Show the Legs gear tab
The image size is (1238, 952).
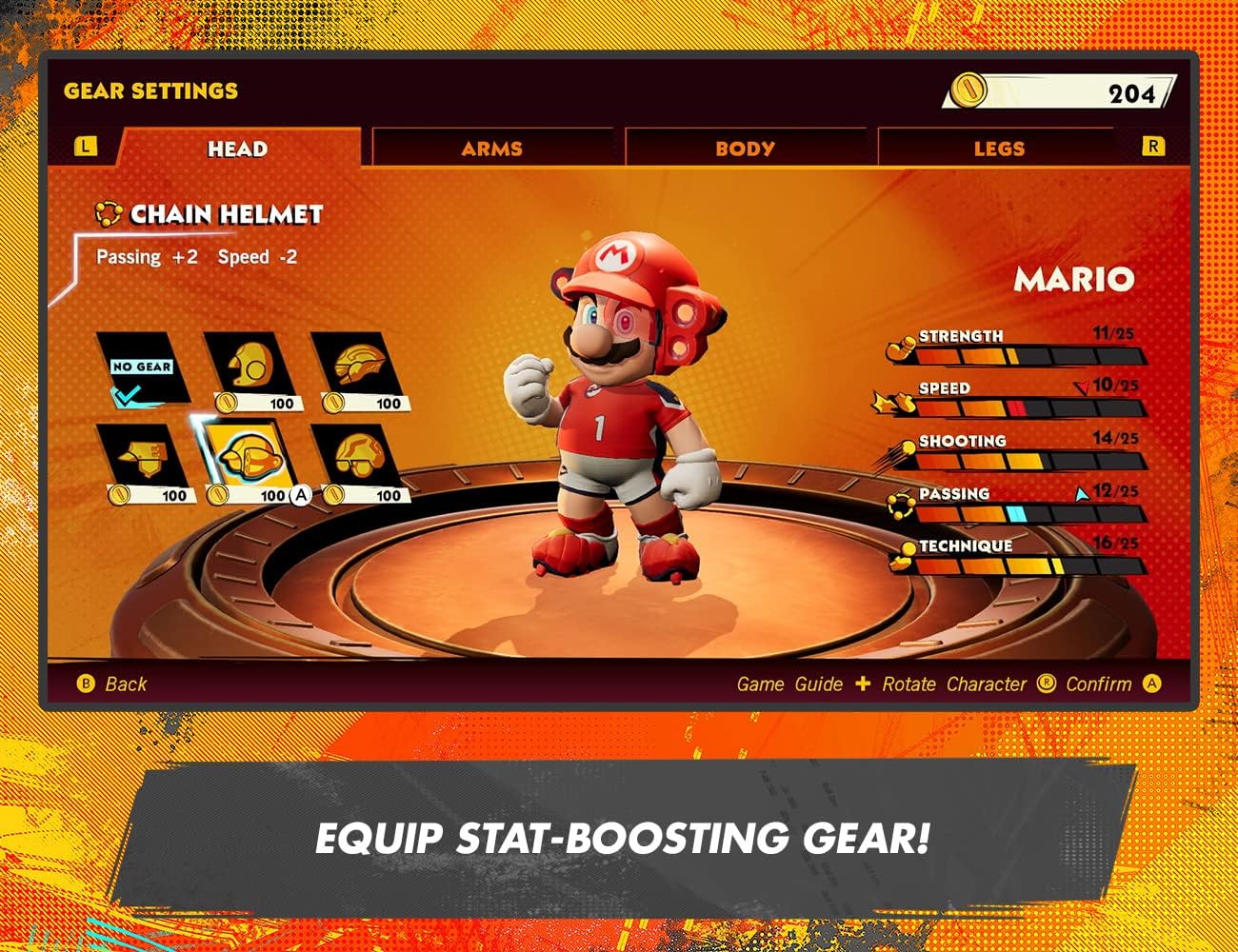998,149
